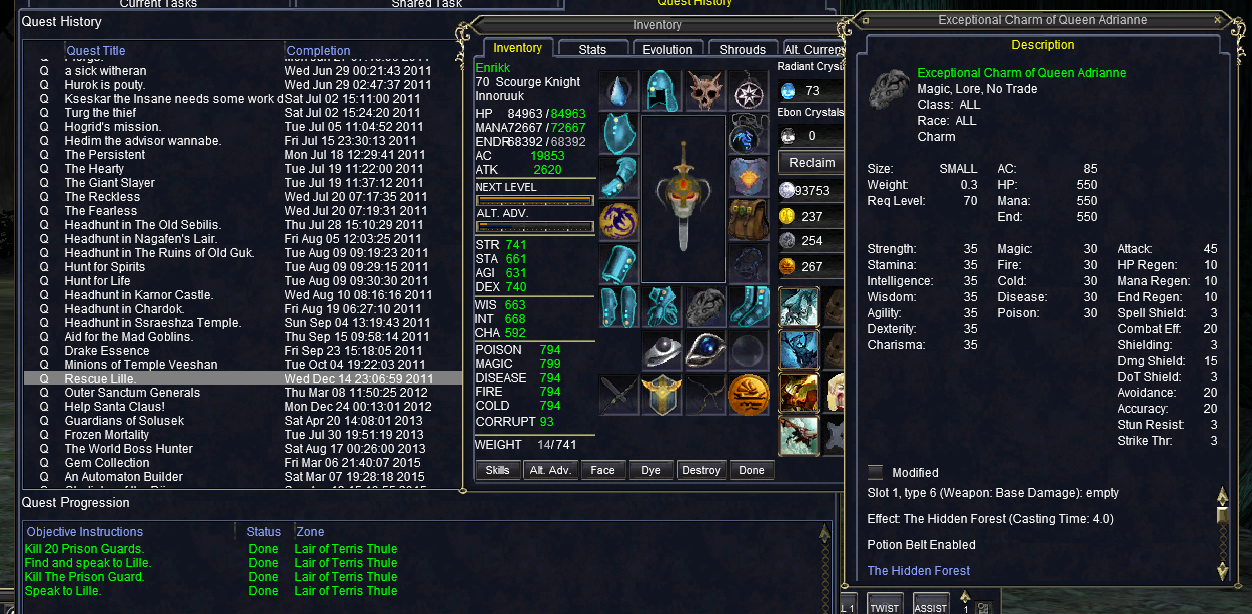Open the Skills window
Image resolution: width=1252 pixels, height=614 pixels.
coord(497,470)
